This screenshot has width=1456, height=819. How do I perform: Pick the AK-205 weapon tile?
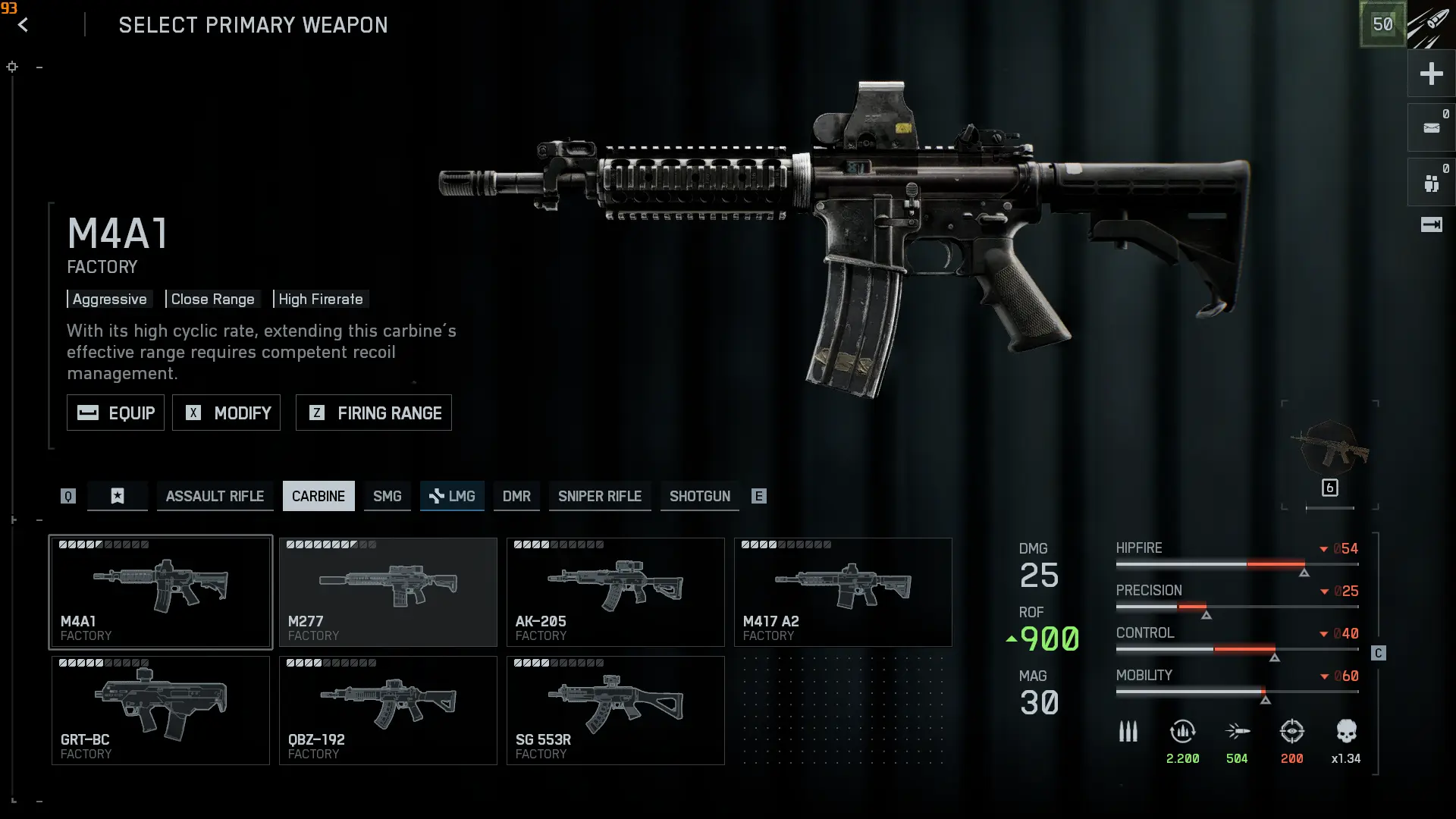(616, 592)
